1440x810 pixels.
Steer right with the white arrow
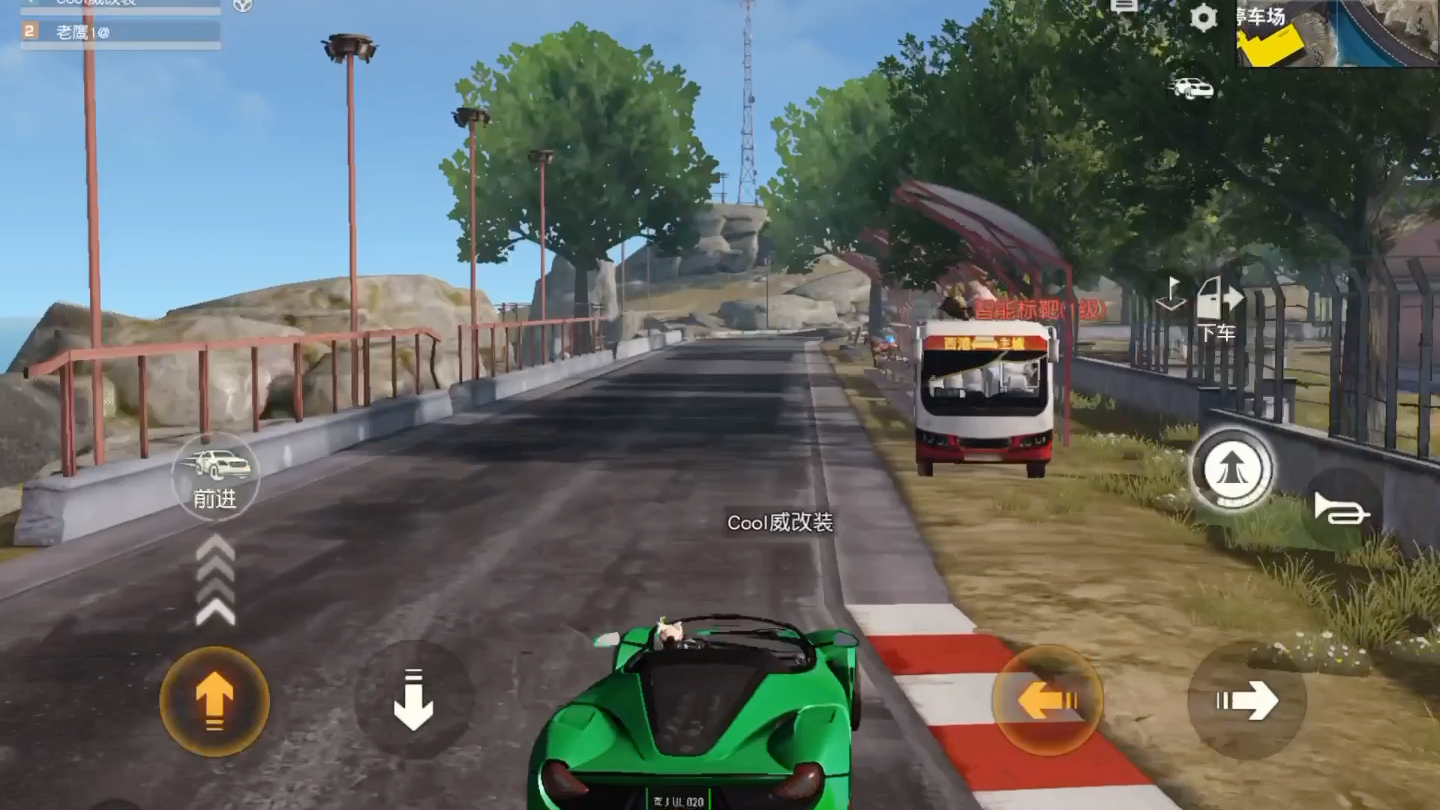point(1247,700)
